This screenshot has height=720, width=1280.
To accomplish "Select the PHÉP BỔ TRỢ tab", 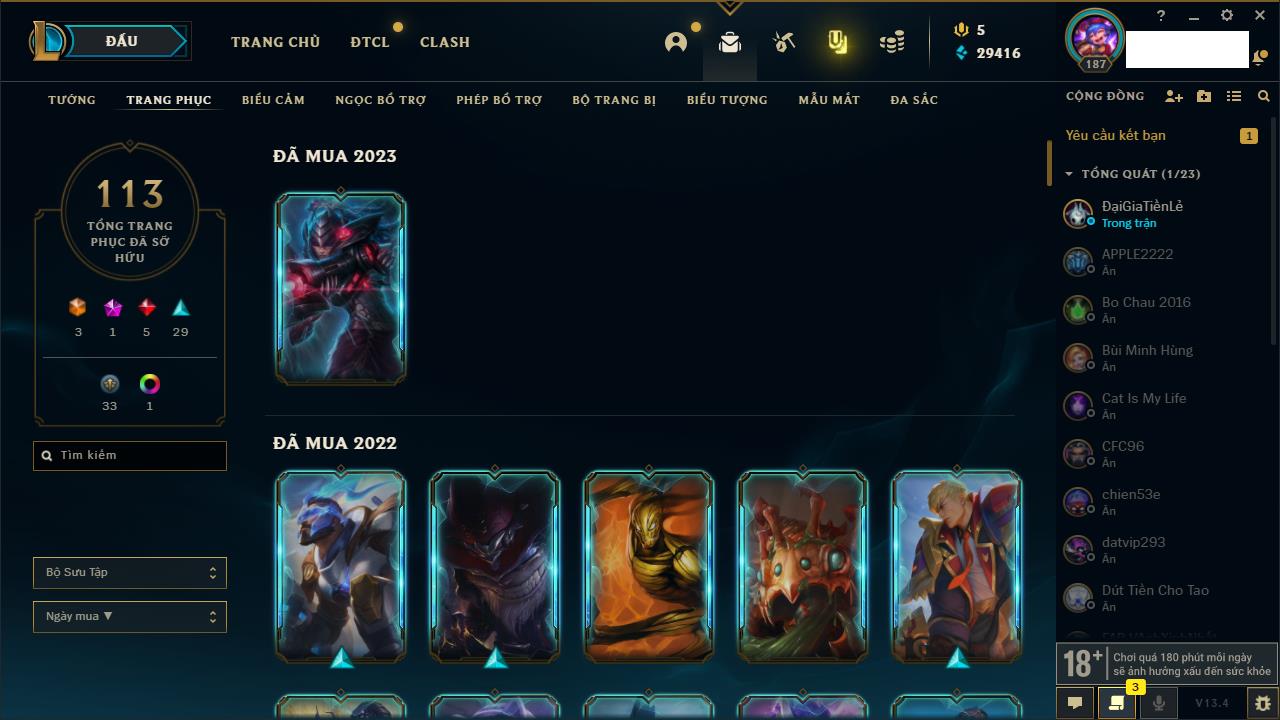I will tap(499, 100).
